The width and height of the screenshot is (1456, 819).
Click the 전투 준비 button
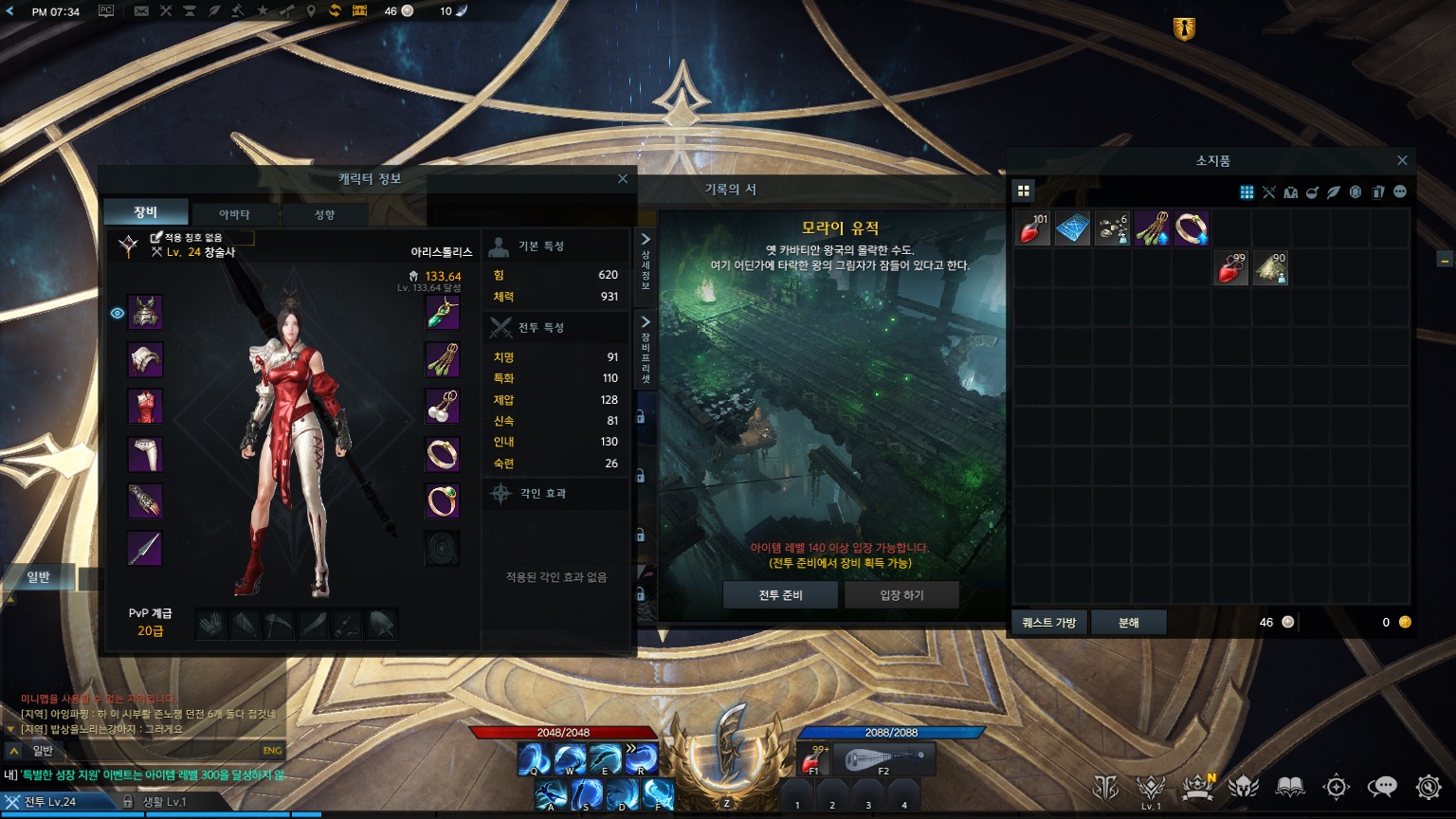tap(780, 594)
